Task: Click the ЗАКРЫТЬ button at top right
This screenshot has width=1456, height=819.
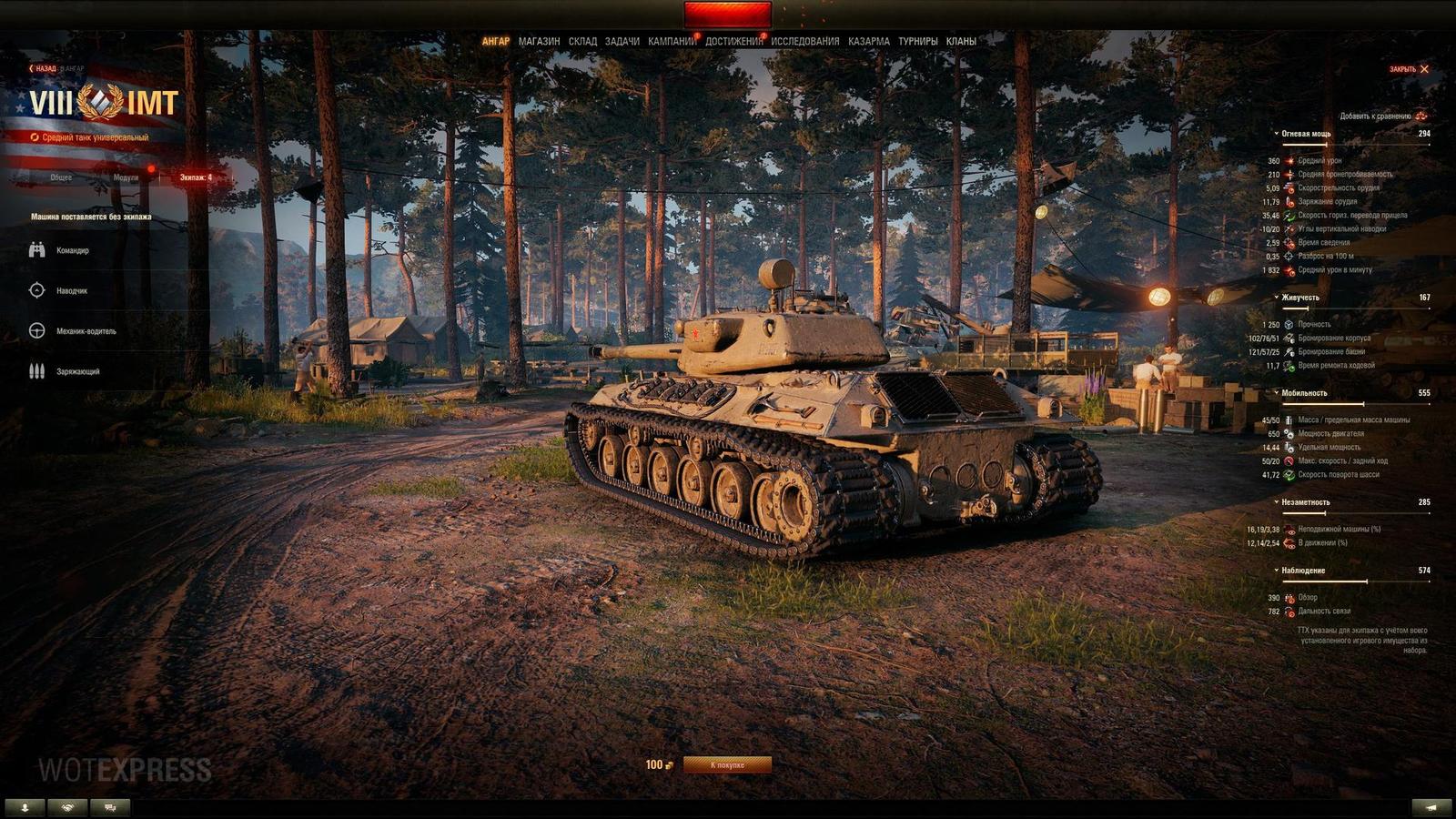Action: pyautogui.click(x=1407, y=68)
